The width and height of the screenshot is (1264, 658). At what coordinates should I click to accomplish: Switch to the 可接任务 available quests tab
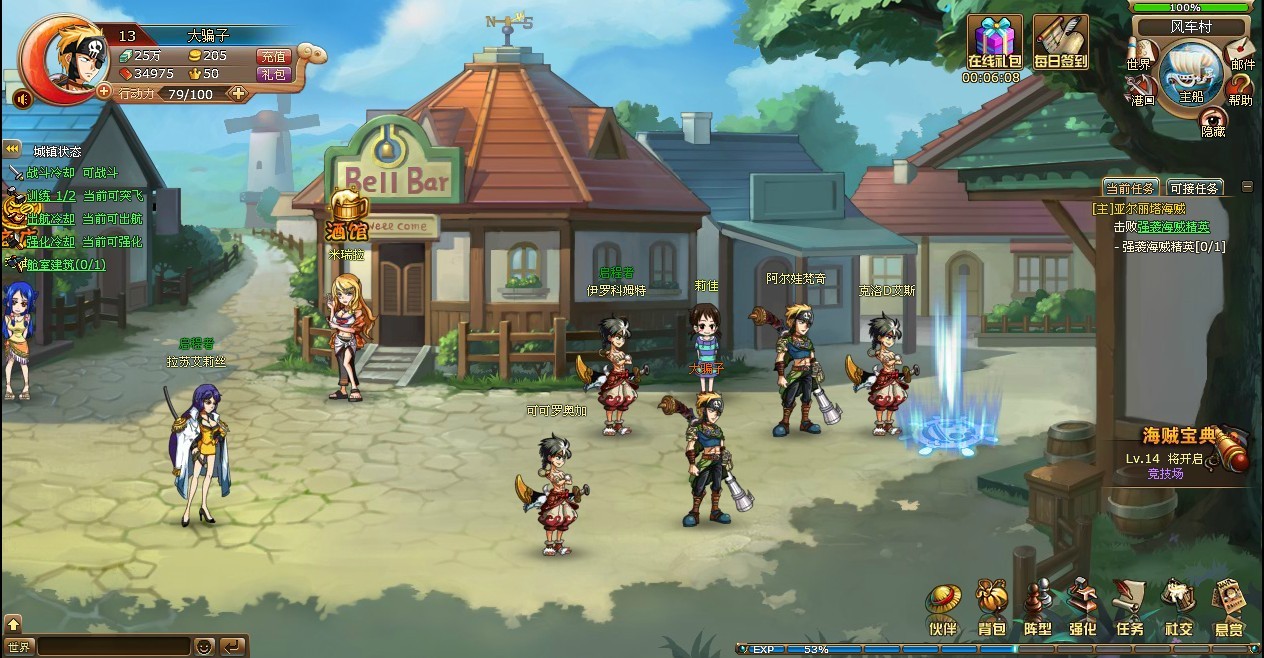(x=1193, y=188)
